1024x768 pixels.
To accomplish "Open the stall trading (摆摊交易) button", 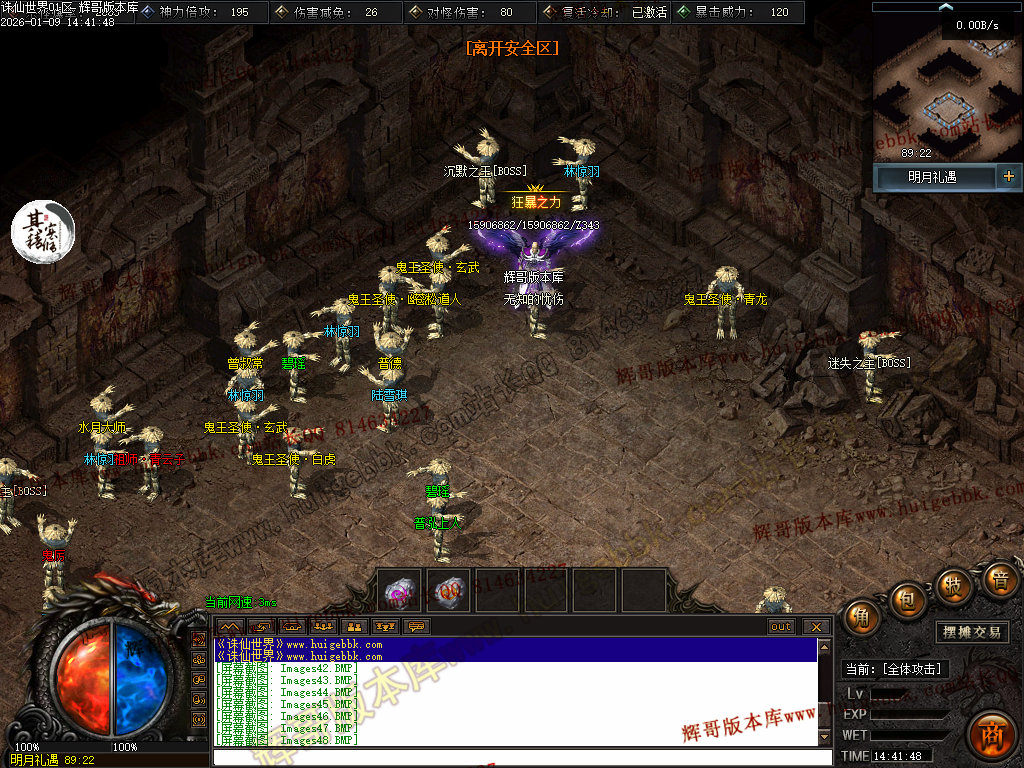I will coord(972,632).
